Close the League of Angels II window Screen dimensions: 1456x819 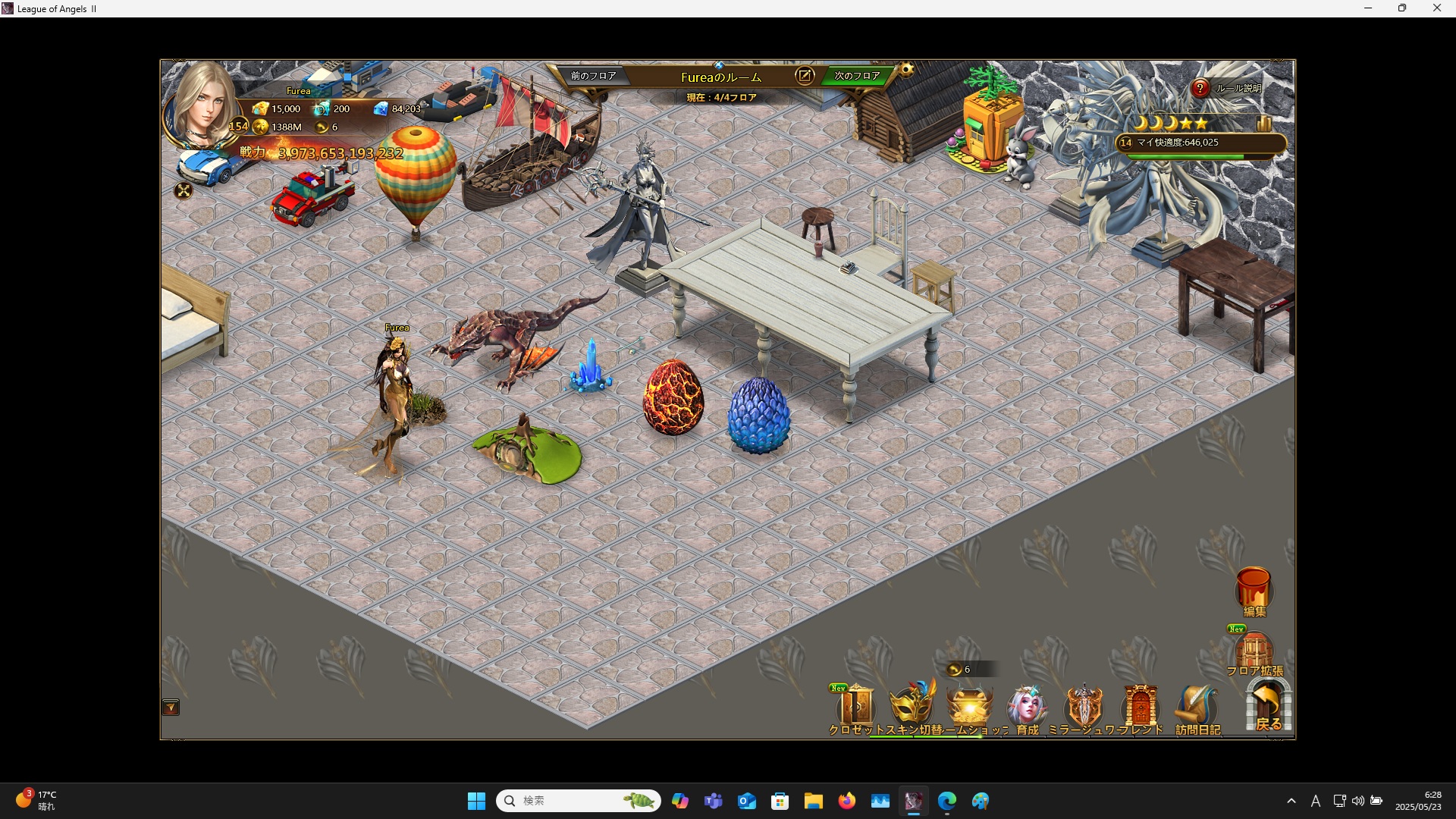(1436, 8)
